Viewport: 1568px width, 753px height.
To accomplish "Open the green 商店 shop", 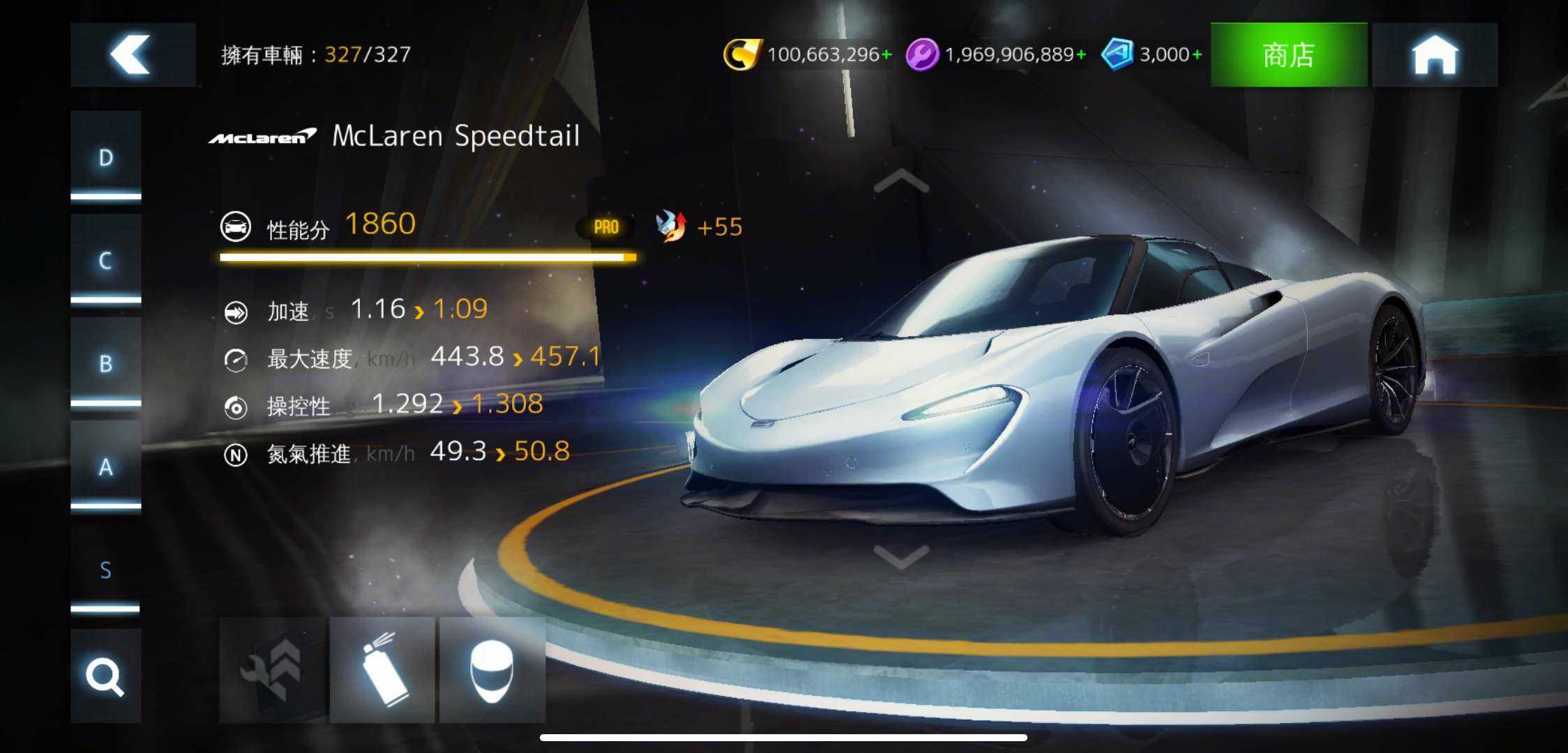I will 1288,54.
